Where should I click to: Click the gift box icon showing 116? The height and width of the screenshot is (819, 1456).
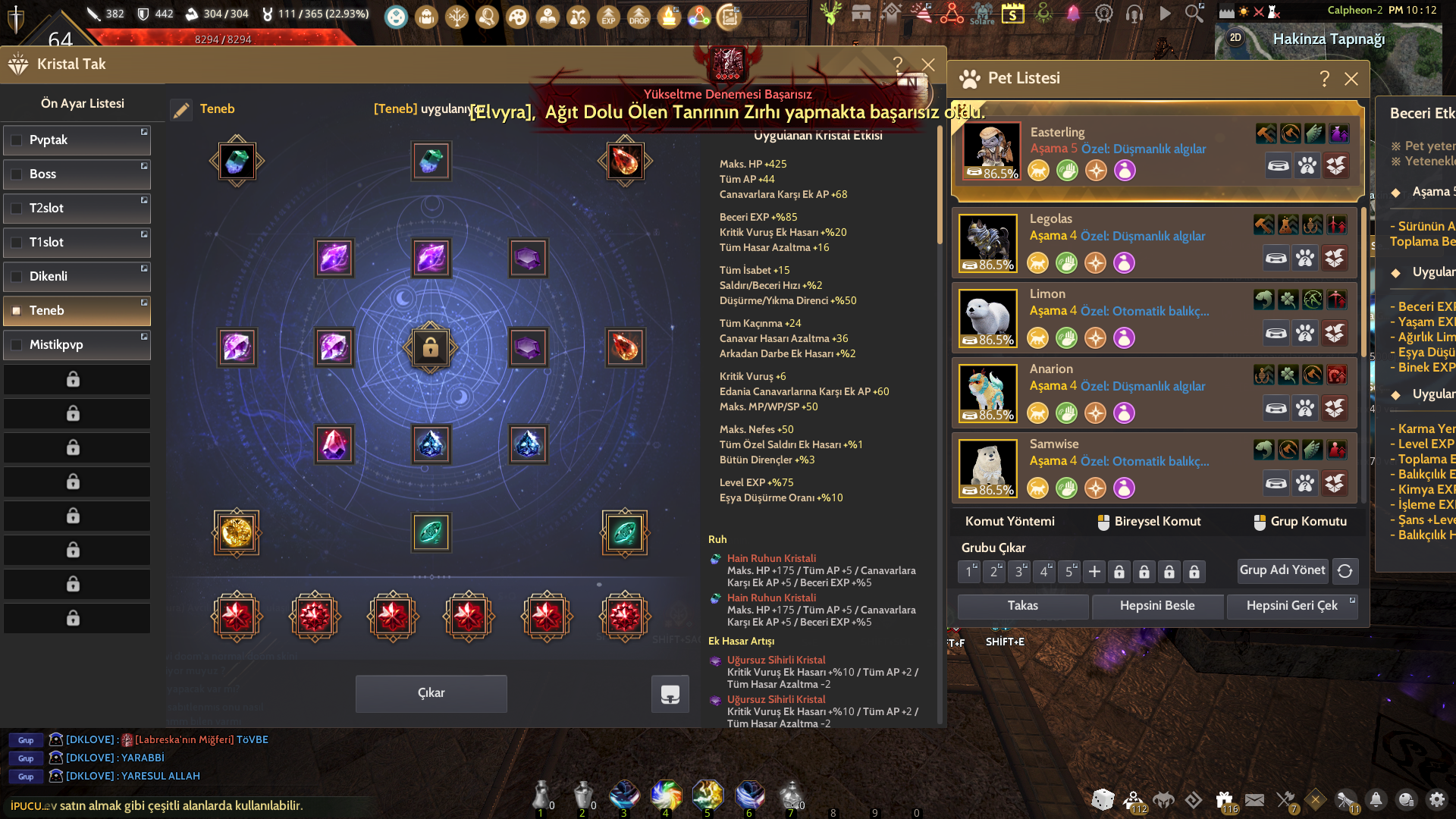1224,799
